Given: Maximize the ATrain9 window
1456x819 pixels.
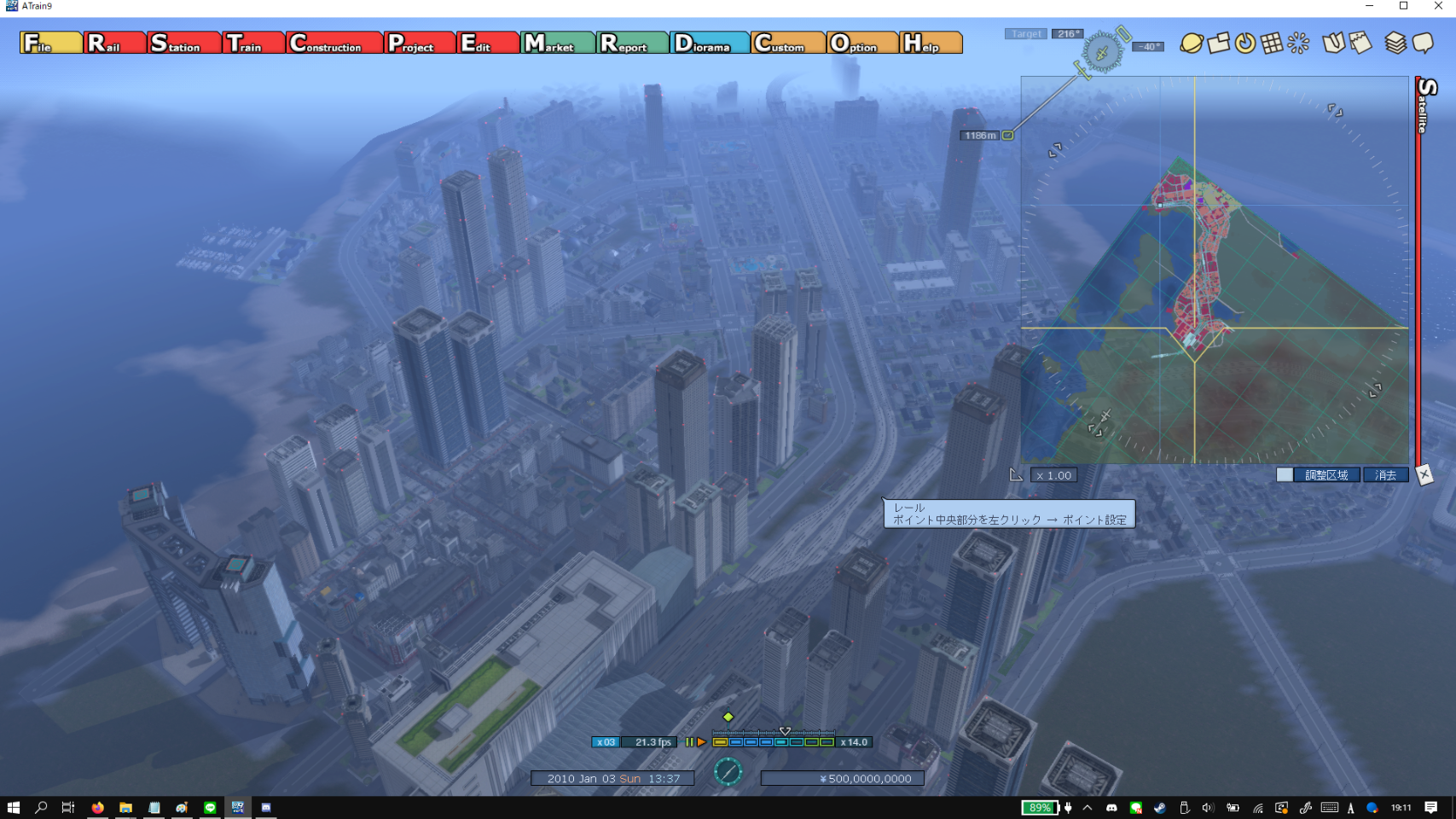Looking at the screenshot, I should [1403, 6].
